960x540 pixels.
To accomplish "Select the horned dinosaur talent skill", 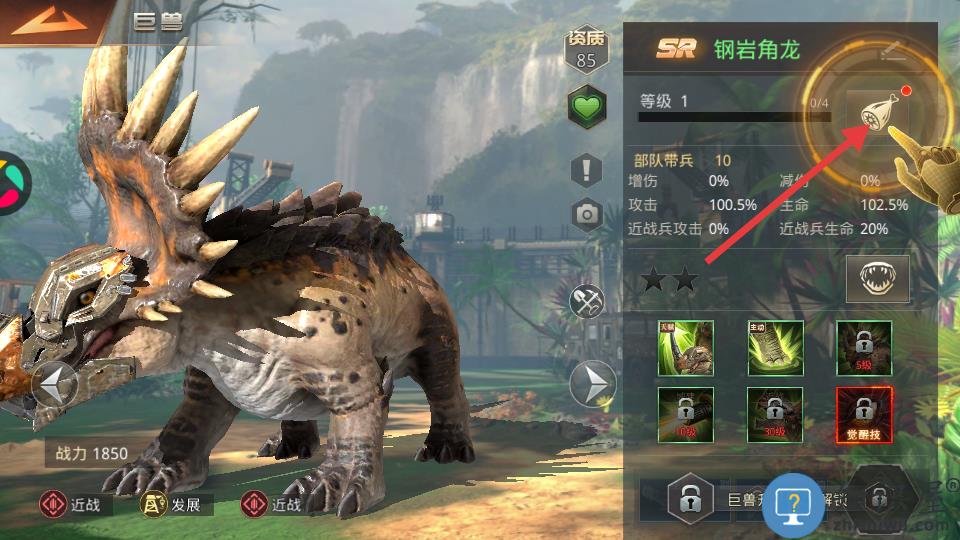I will point(686,348).
